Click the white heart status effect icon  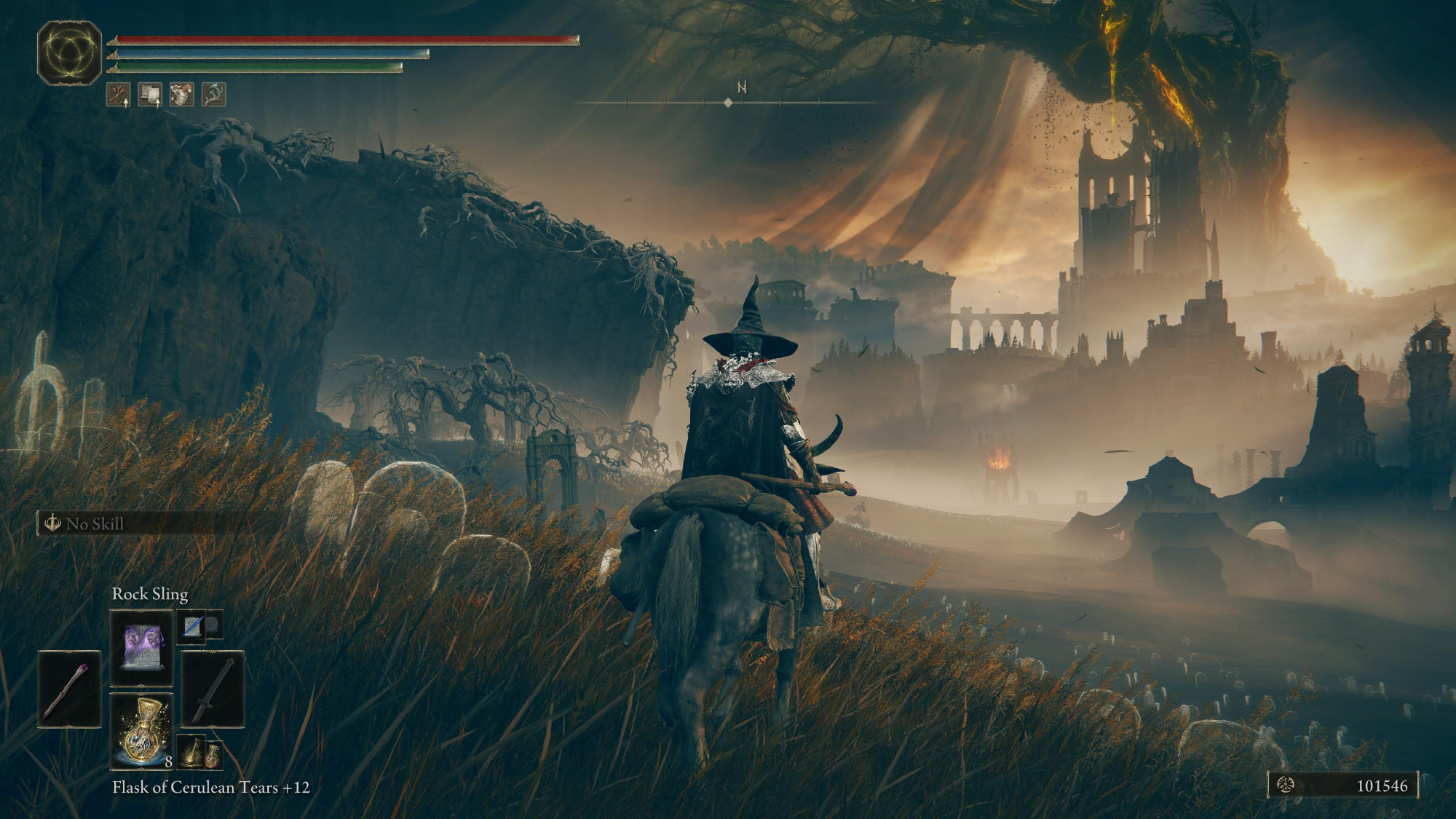(x=182, y=94)
